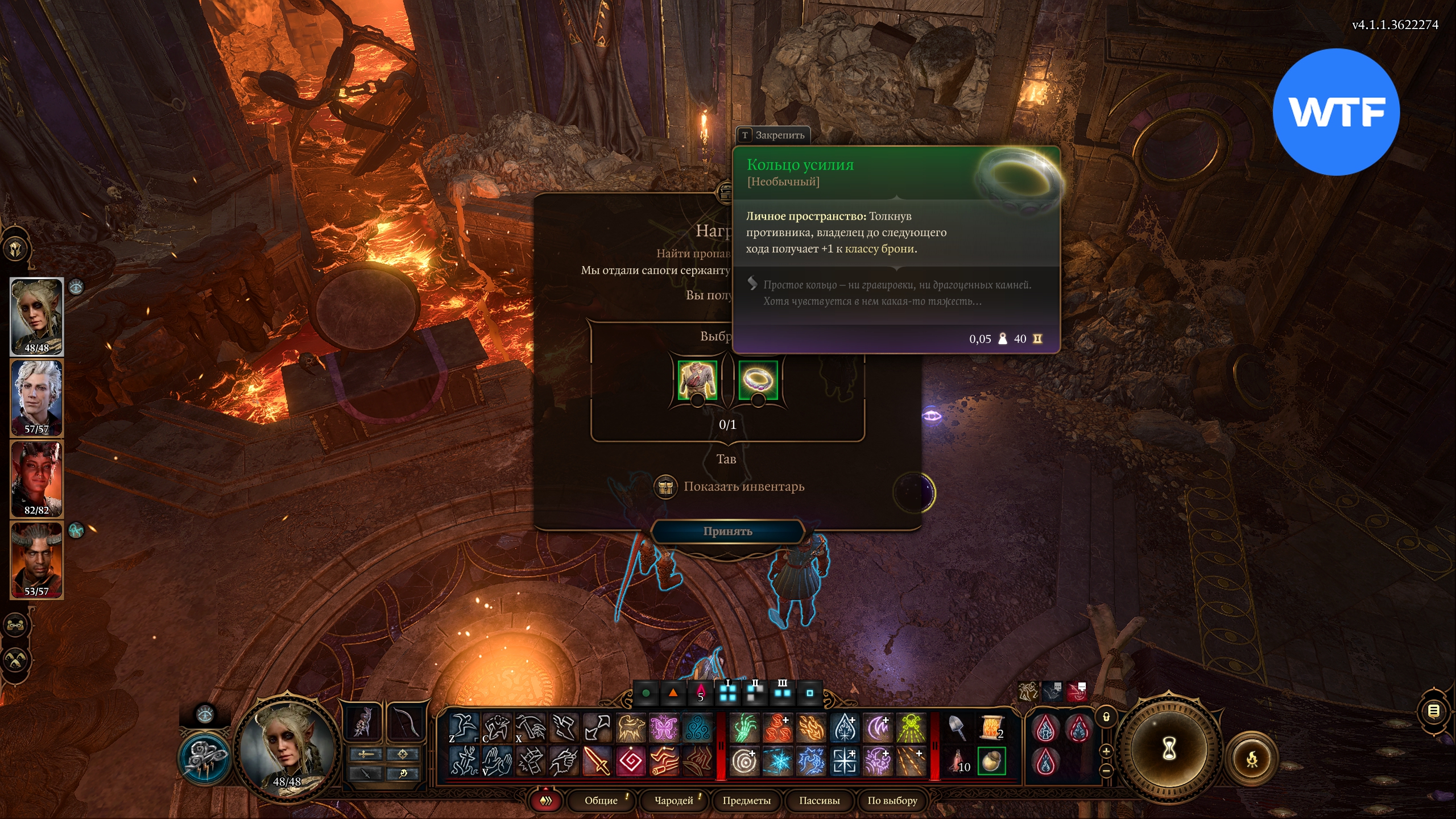This screenshot has height=819, width=1456.
Task: End turn with the hourglass button
Action: pyautogui.click(x=1168, y=748)
